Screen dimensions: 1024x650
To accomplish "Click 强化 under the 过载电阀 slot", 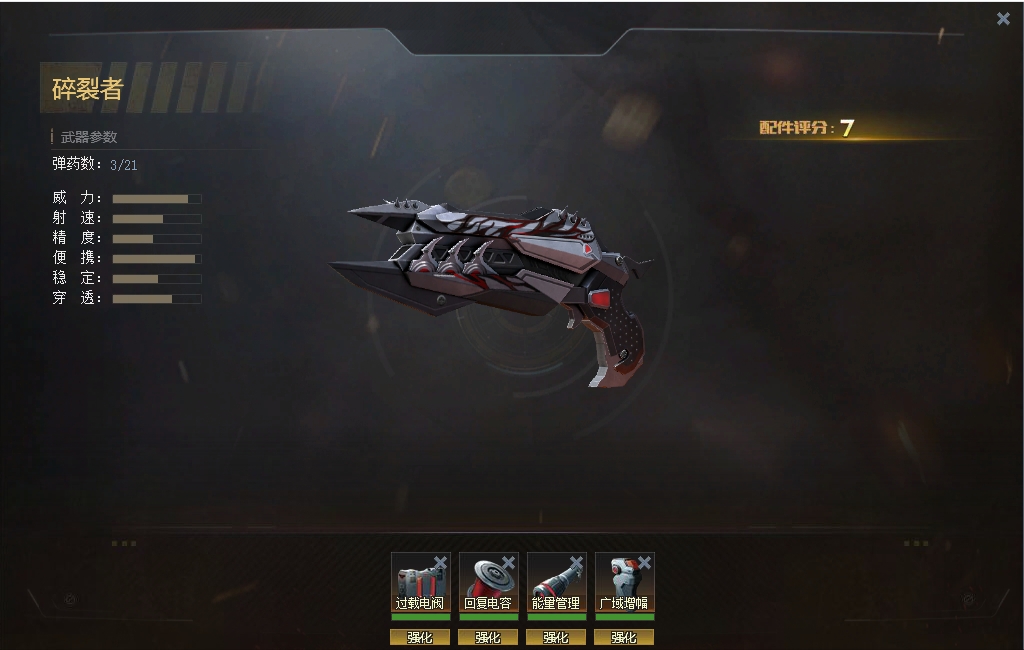I will 420,637.
